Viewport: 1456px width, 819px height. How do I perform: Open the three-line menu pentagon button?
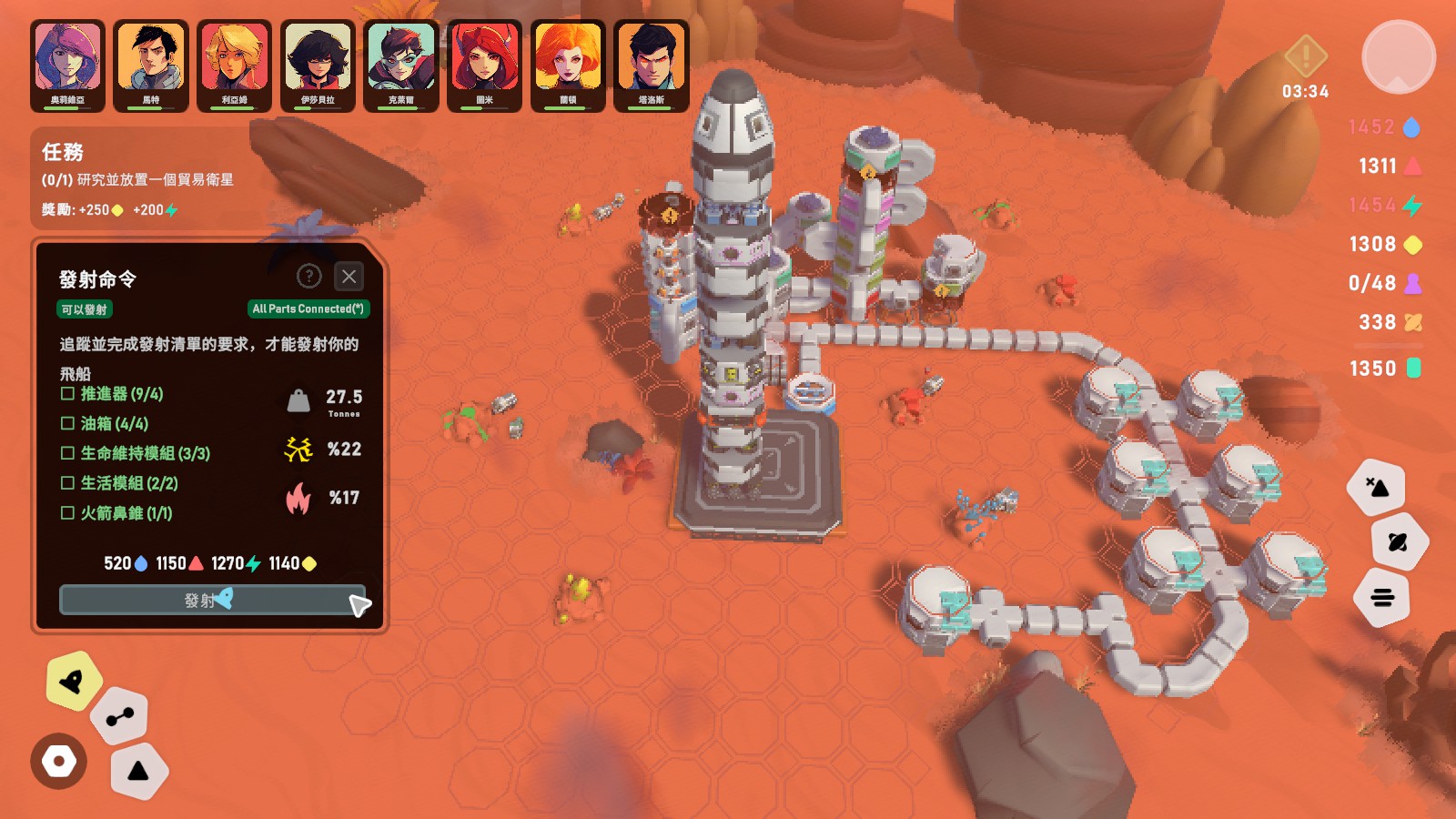[x=1382, y=598]
